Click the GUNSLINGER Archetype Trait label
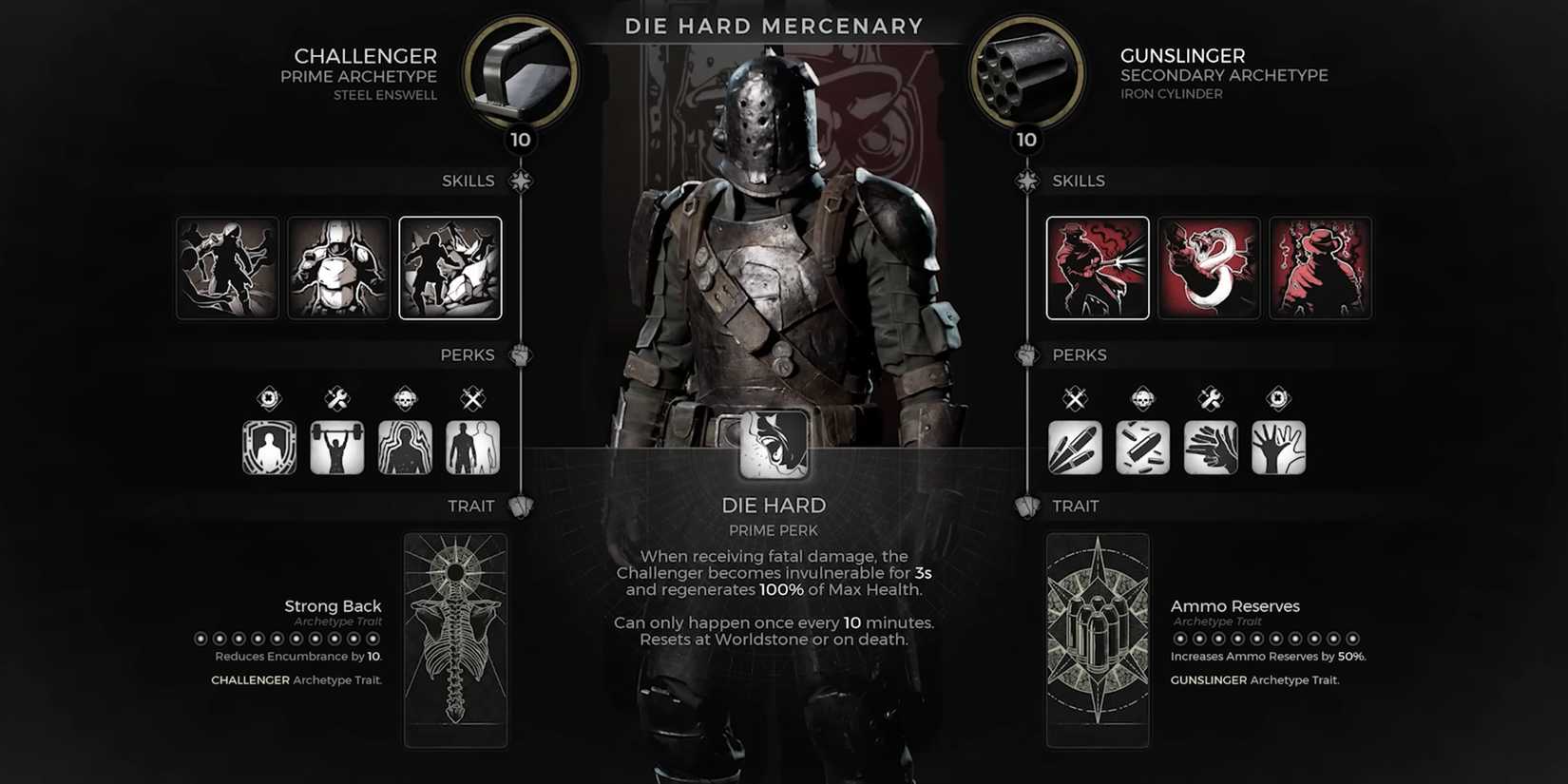Image resolution: width=1568 pixels, height=784 pixels. point(1254,680)
